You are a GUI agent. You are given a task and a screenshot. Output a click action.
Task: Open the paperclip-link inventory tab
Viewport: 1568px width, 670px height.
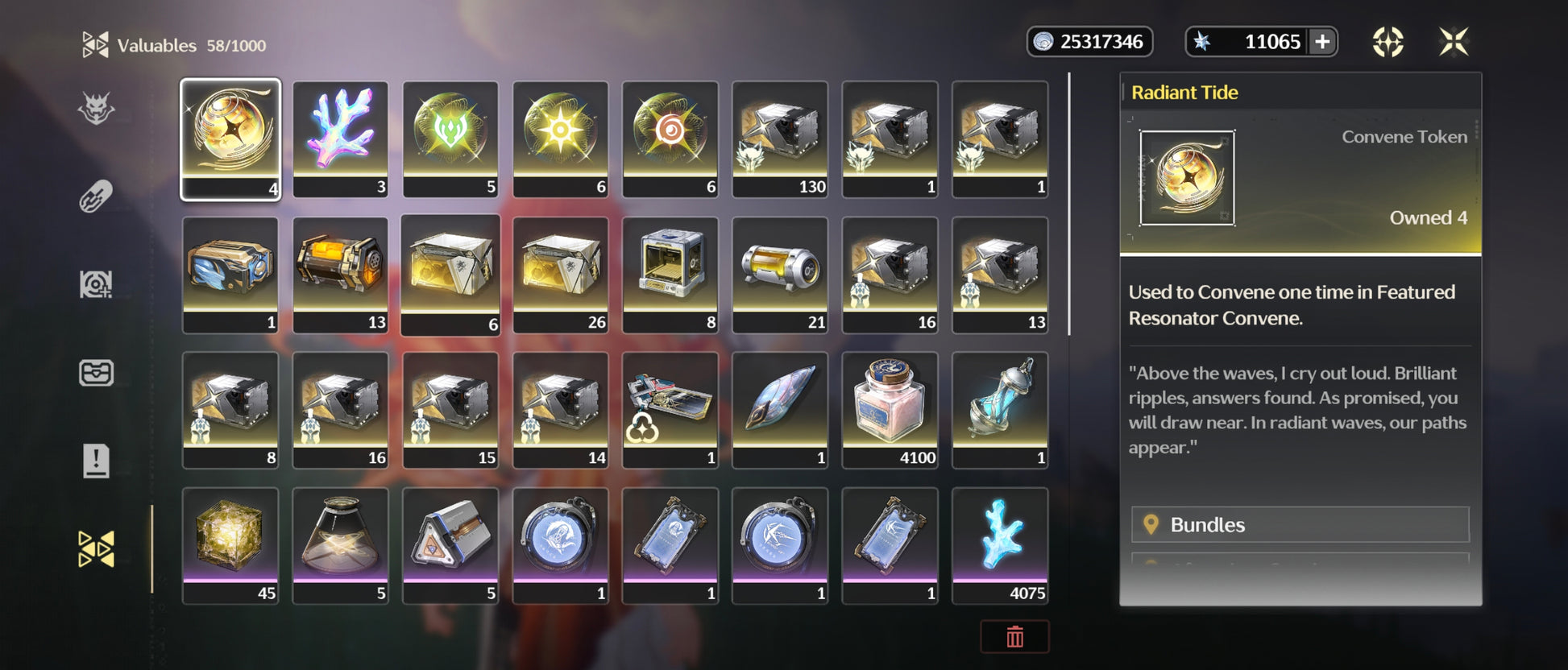[96, 196]
